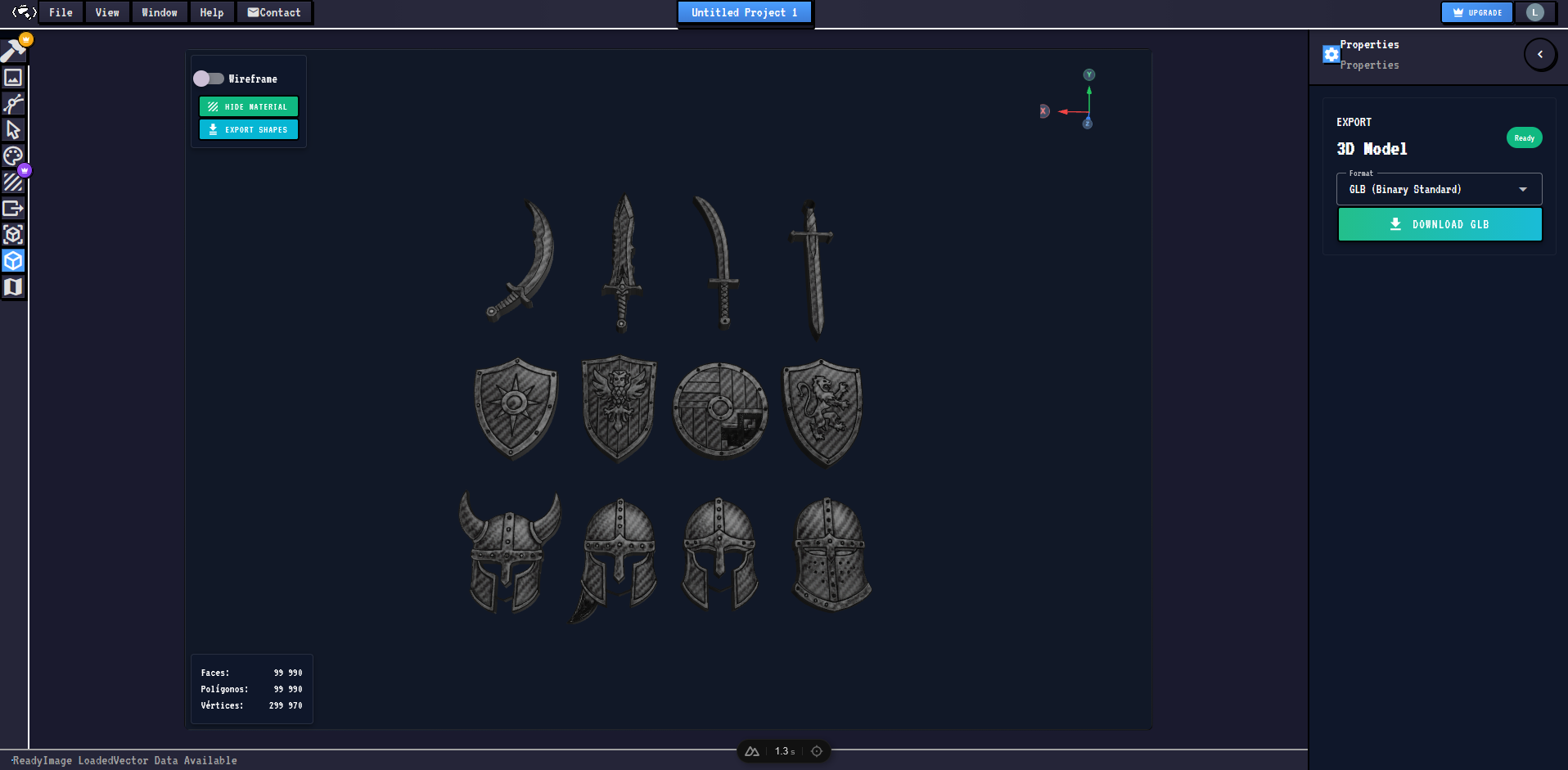The width and height of the screenshot is (1568, 770).
Task: Click the export panel icon
Action: (x=13, y=209)
